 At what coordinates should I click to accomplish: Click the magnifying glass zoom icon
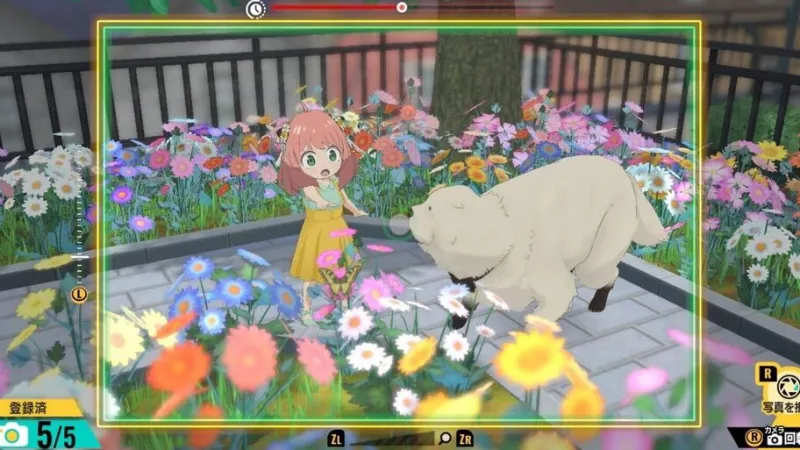point(444,438)
